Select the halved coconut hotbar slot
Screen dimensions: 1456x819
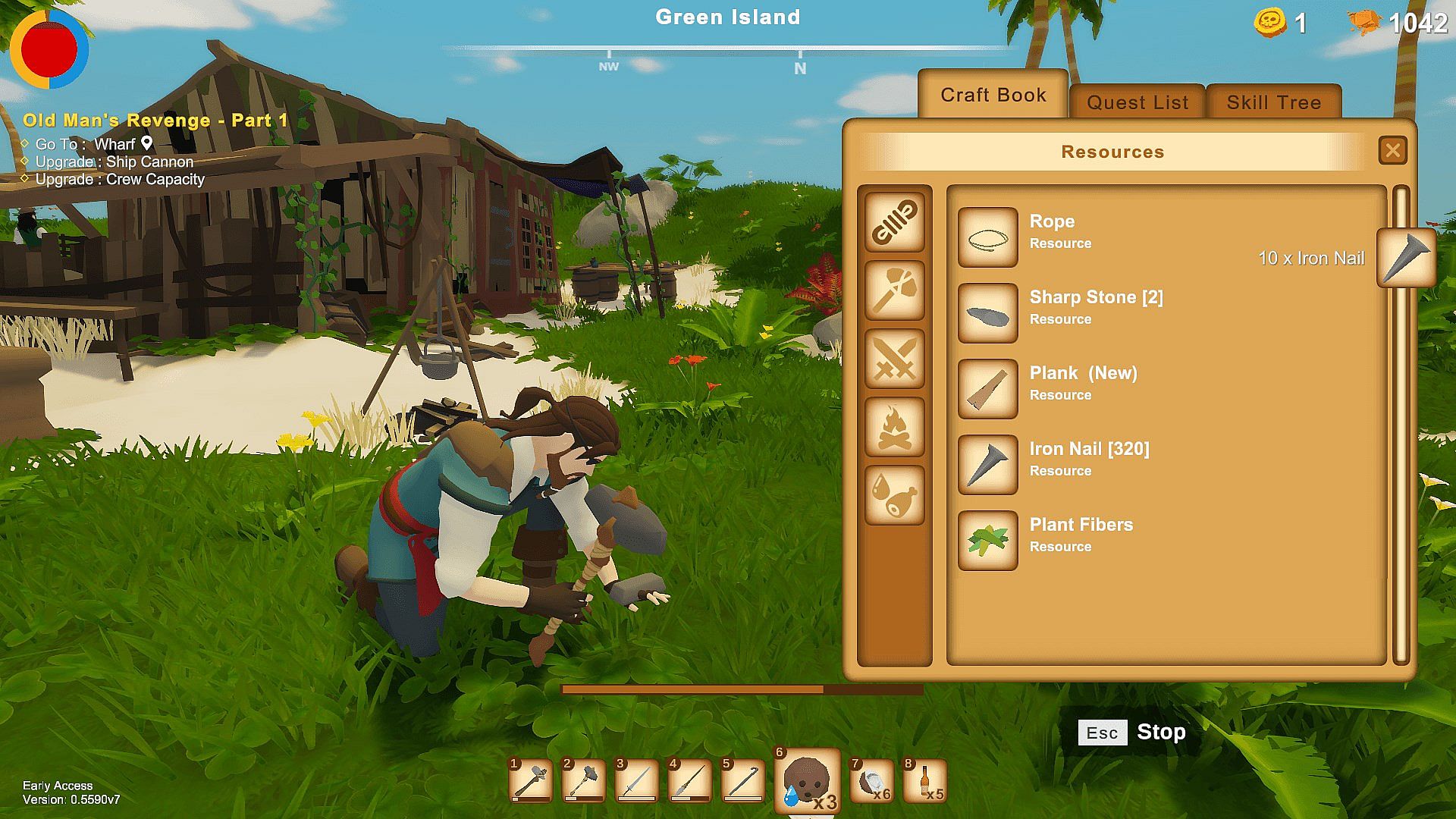point(871,781)
